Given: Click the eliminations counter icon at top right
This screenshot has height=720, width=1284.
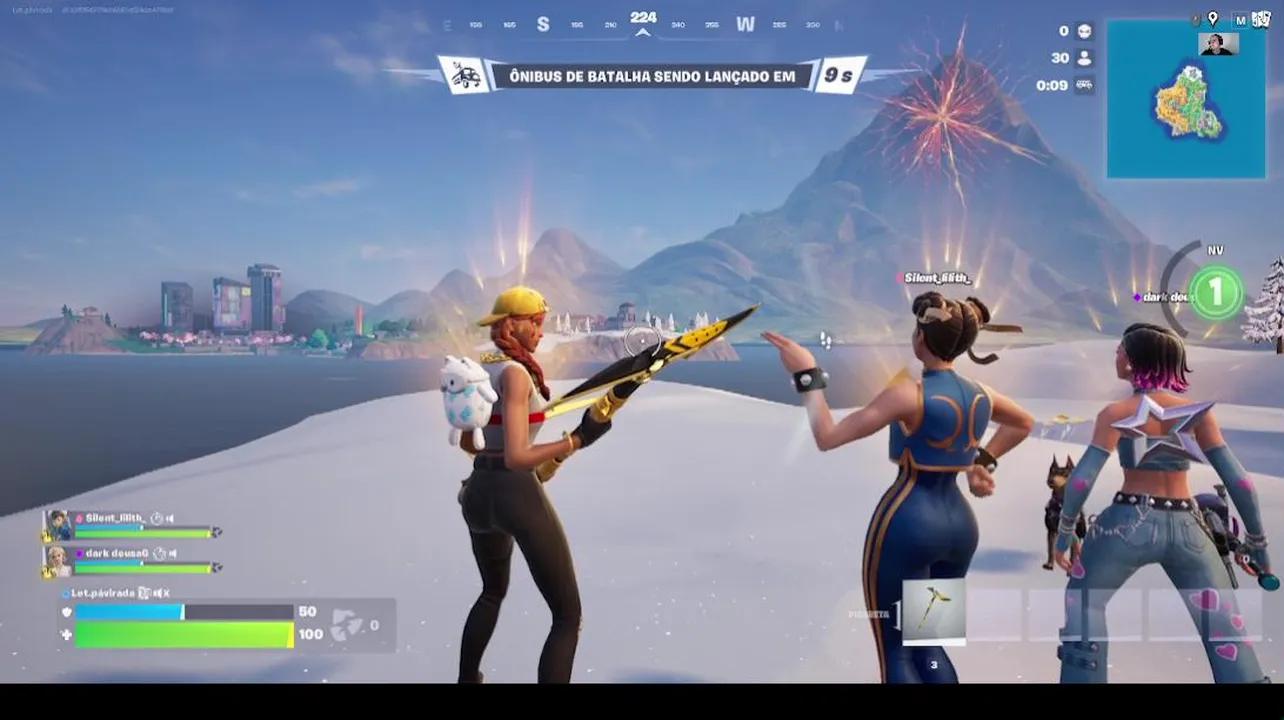Looking at the screenshot, I should point(1084,31).
